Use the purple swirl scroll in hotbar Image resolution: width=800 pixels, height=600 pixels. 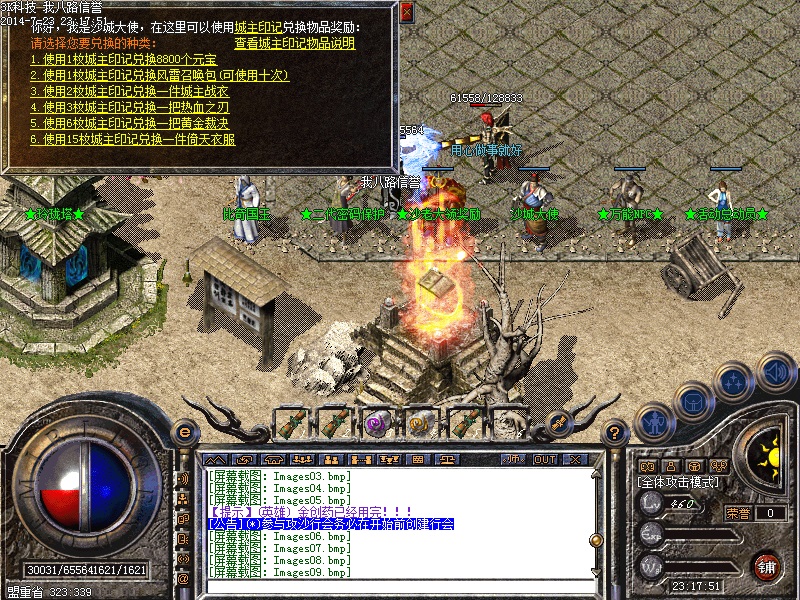[377, 422]
